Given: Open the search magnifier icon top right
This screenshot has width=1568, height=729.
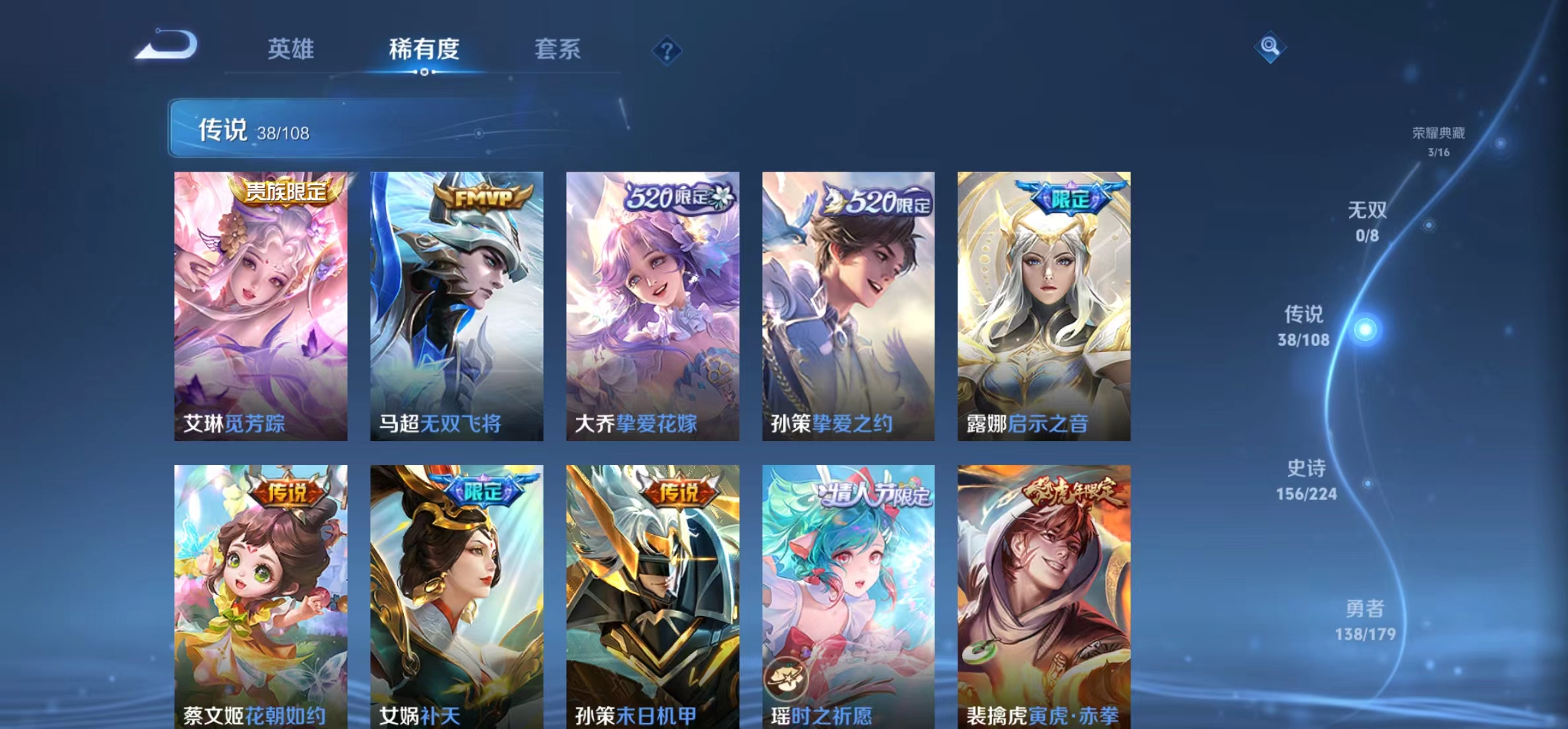Looking at the screenshot, I should pyautogui.click(x=1270, y=48).
